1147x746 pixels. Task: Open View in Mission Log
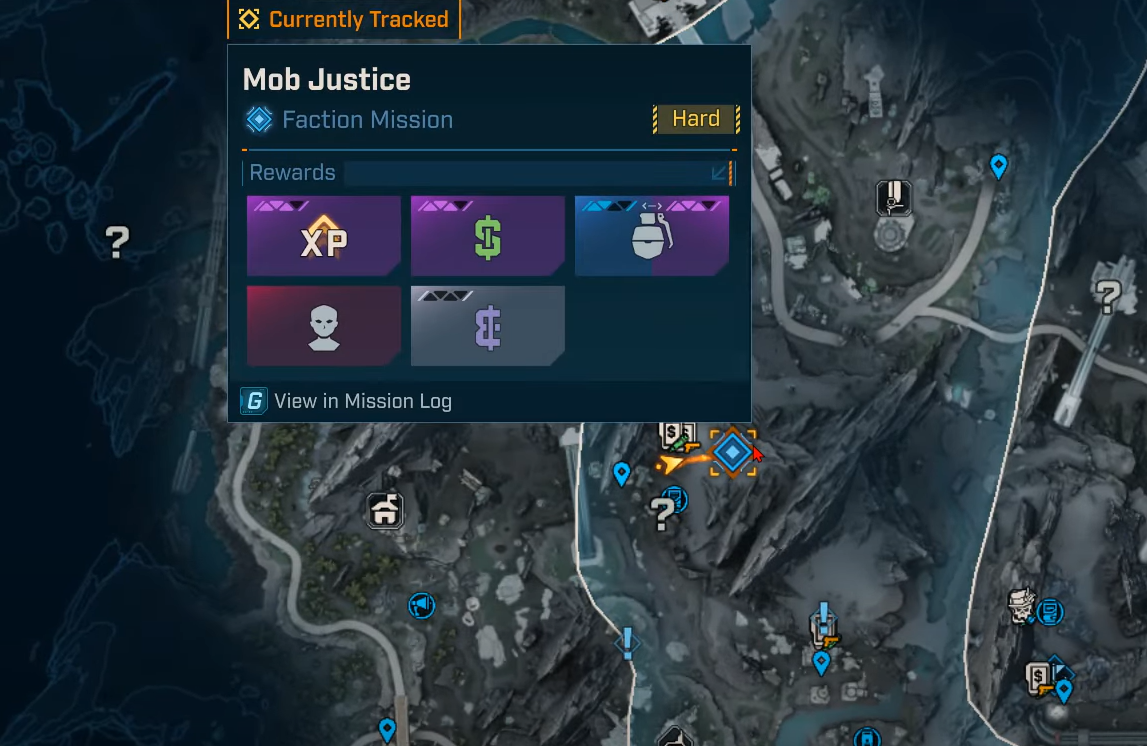[x=346, y=402]
